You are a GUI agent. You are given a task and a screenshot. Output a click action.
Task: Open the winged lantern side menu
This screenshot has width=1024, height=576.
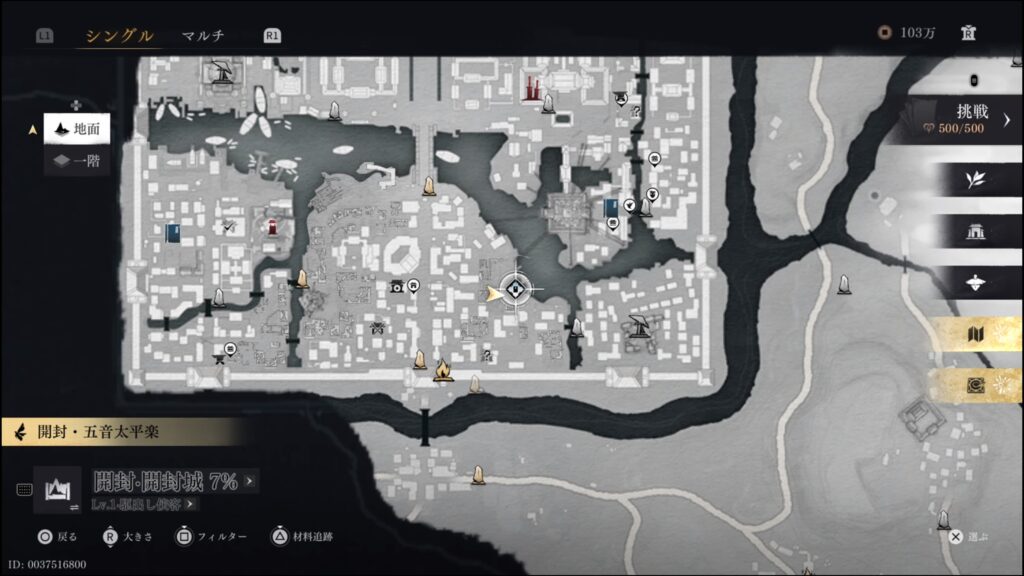974,283
